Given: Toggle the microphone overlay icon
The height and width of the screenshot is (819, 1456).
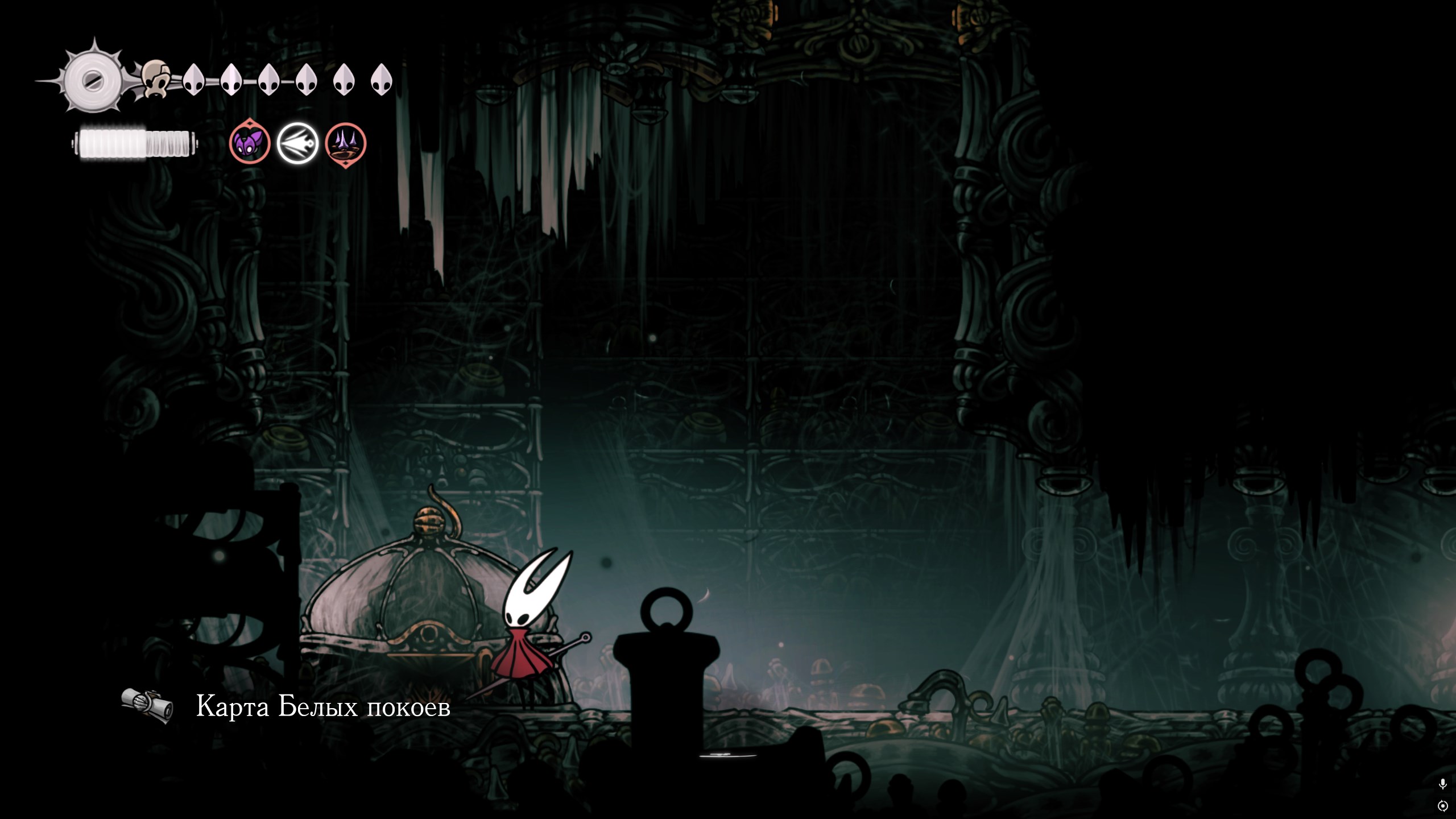Looking at the screenshot, I should [x=1442, y=784].
